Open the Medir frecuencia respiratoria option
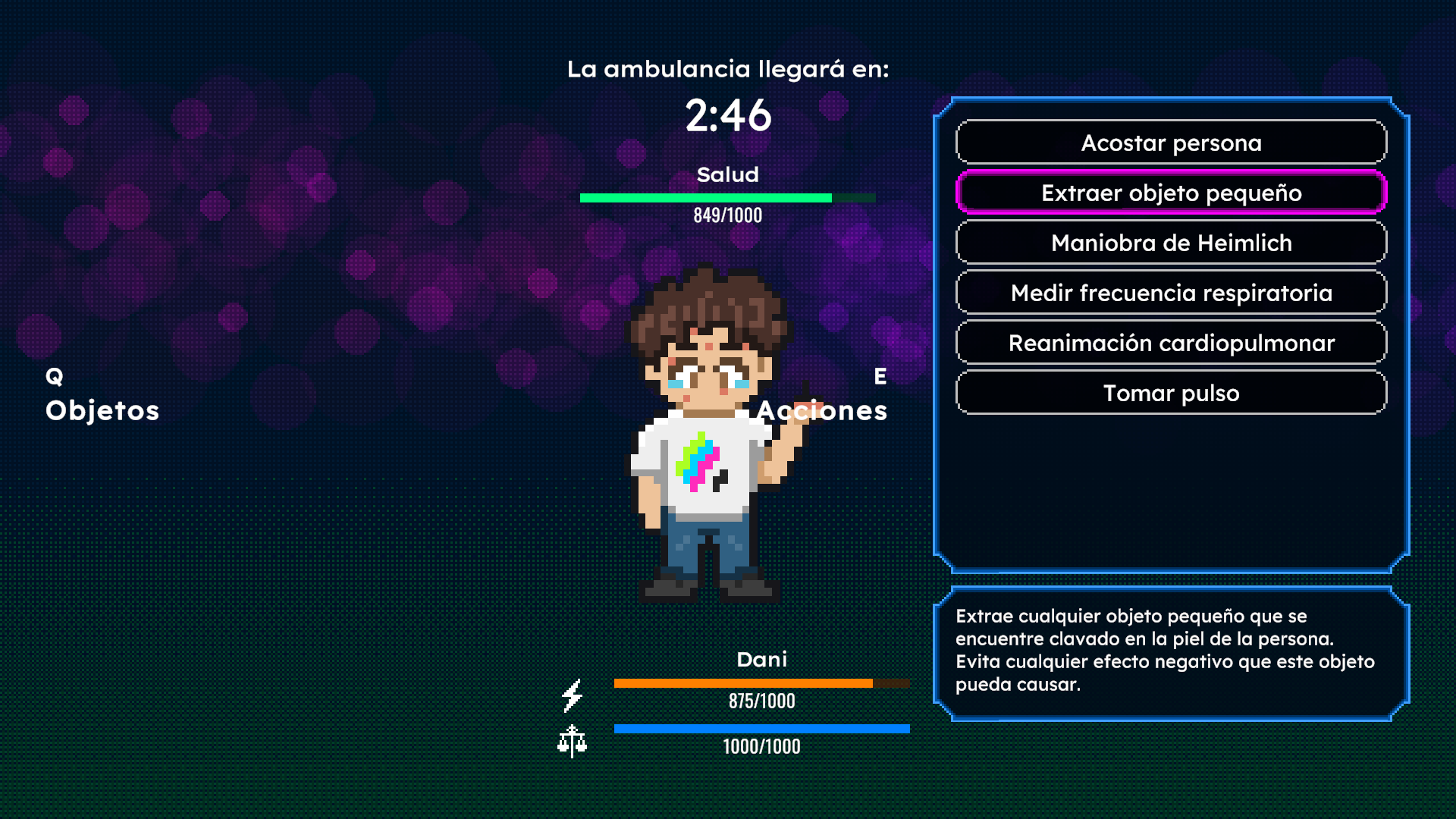1456x819 pixels. 1171,292
